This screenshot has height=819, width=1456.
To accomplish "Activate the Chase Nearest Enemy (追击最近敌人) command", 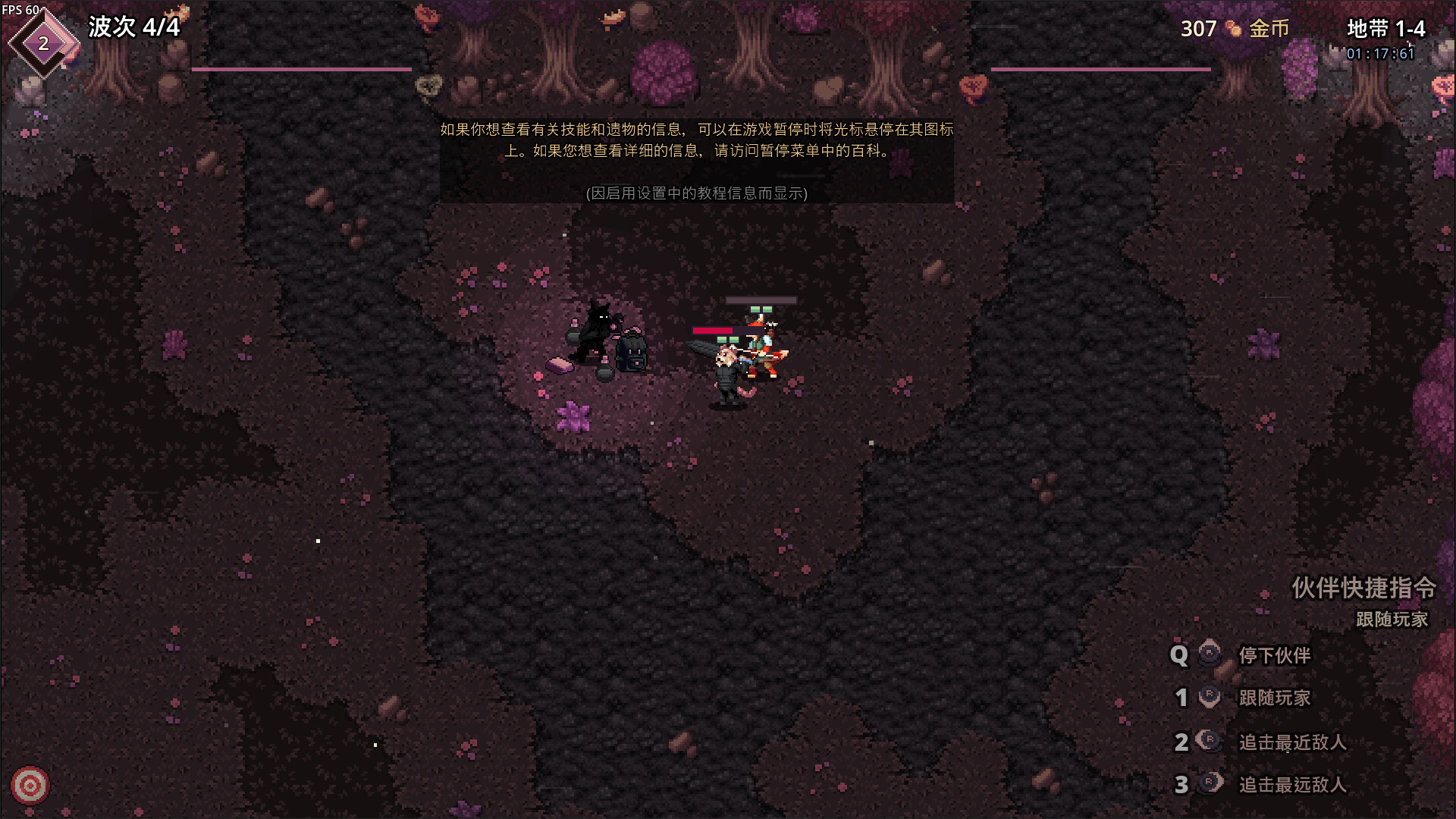I will 1291,742.
